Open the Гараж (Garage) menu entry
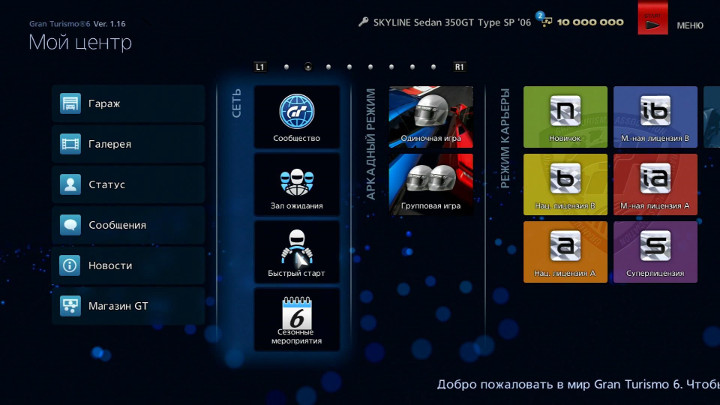720x405 pixels. click(x=128, y=104)
